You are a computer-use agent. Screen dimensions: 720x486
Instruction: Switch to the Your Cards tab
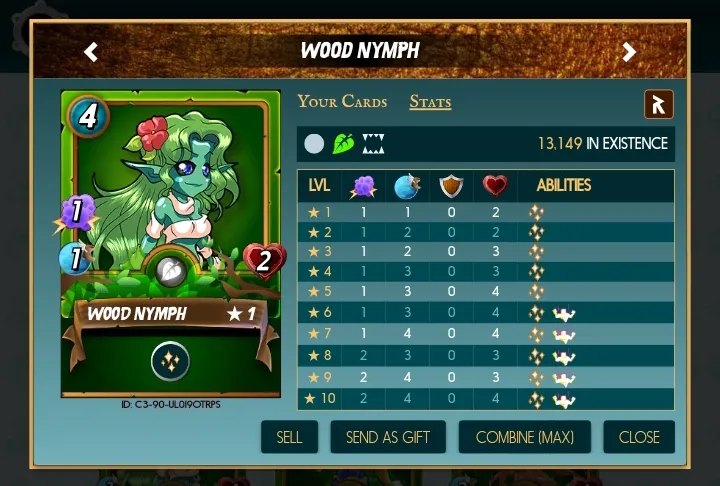click(342, 101)
